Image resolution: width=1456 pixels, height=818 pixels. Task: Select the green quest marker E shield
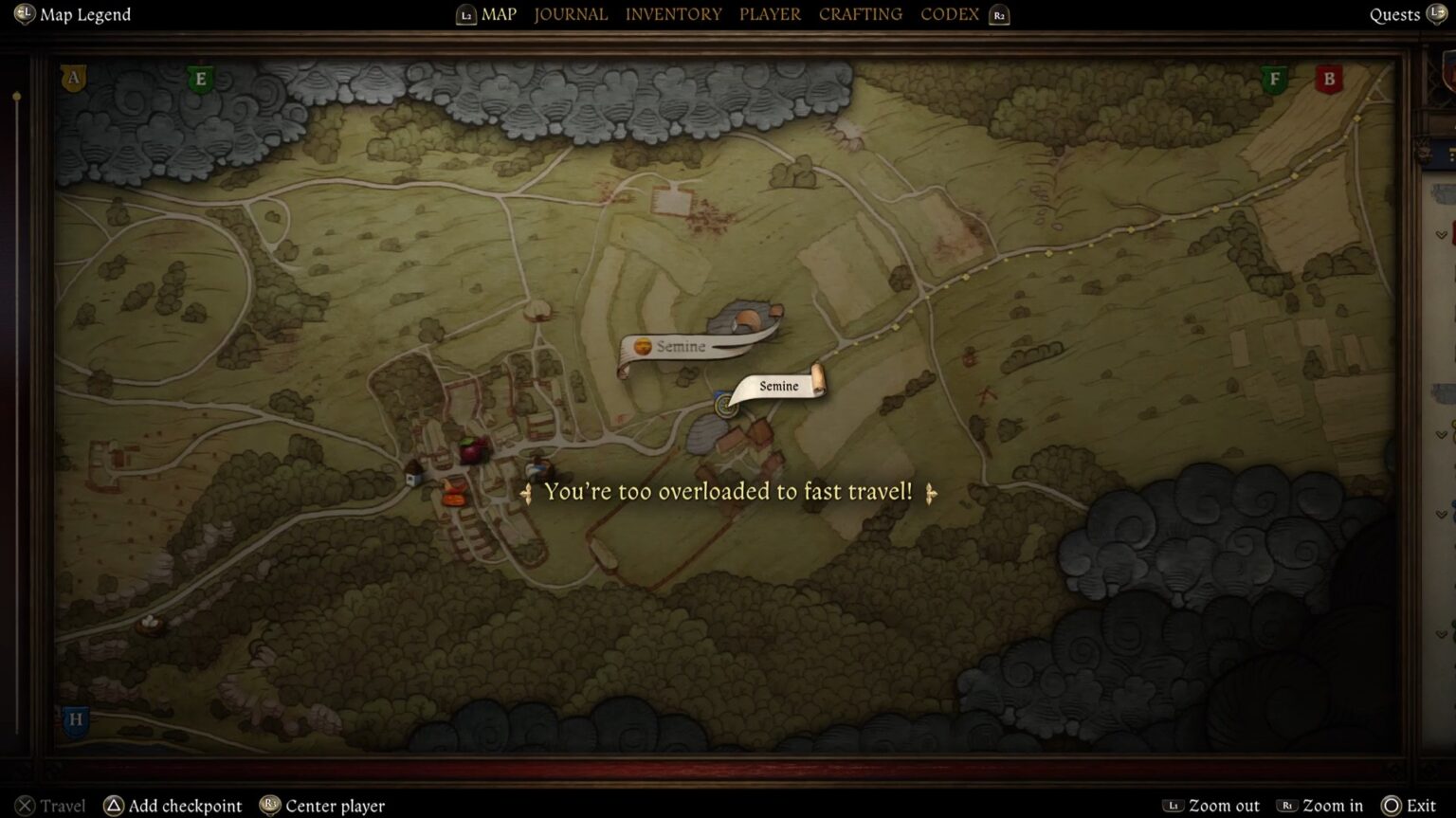[200, 80]
